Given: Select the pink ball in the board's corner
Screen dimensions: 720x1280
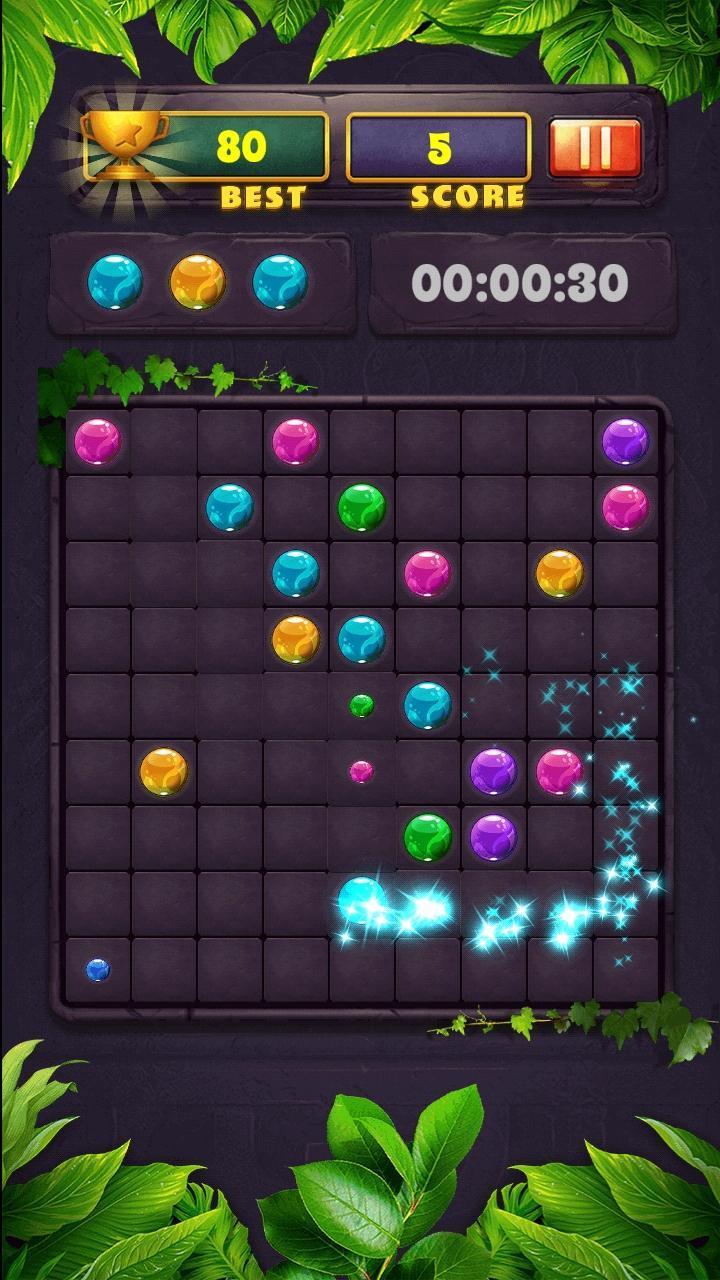Looking at the screenshot, I should pyautogui.click(x=97, y=441).
